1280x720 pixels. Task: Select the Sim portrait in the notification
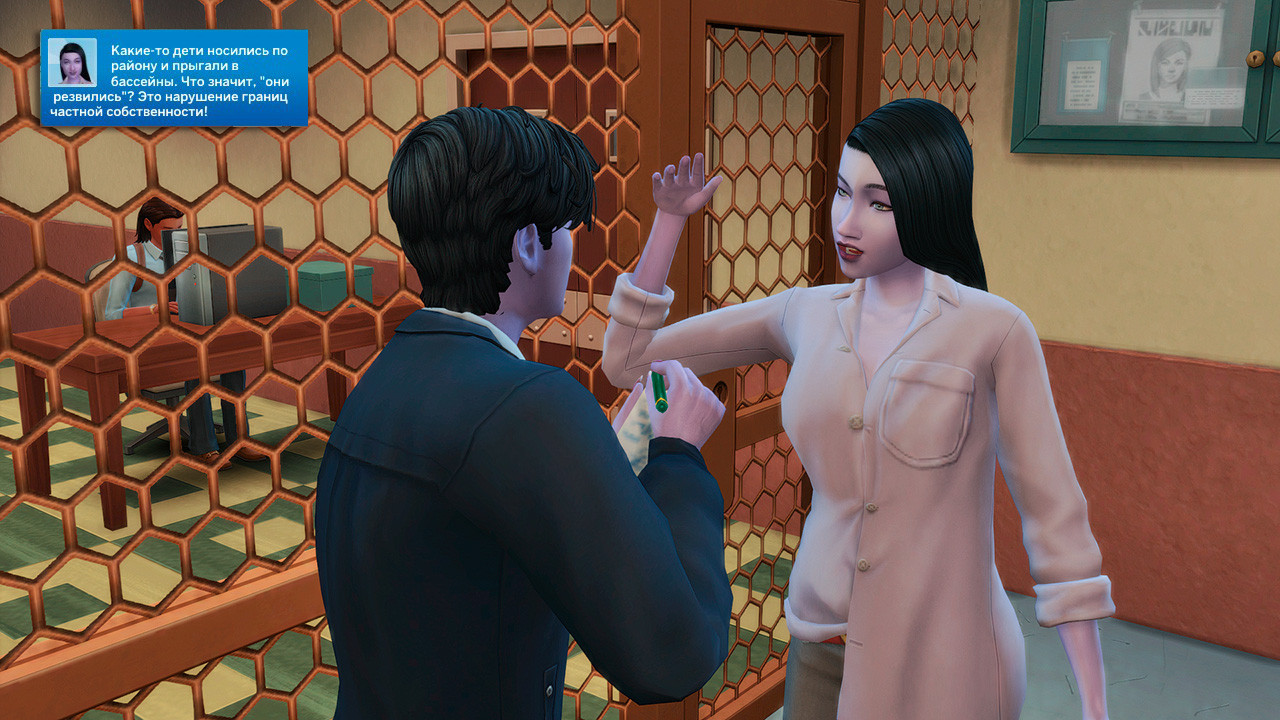click(72, 62)
